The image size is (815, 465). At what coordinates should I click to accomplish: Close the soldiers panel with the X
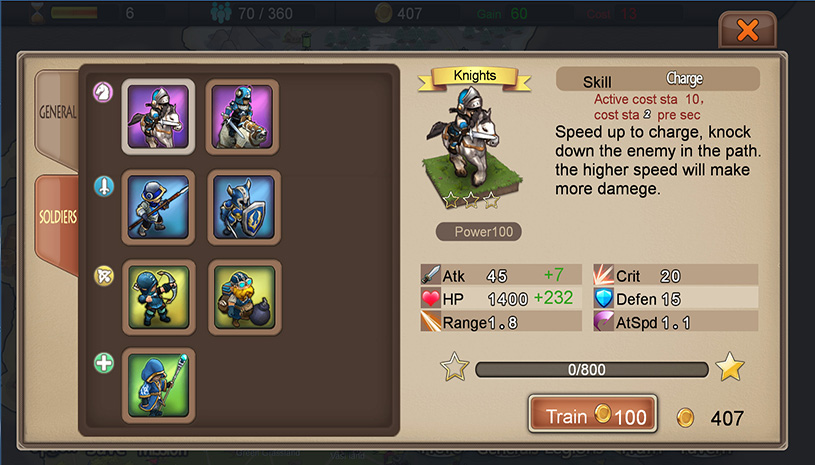coord(747,30)
